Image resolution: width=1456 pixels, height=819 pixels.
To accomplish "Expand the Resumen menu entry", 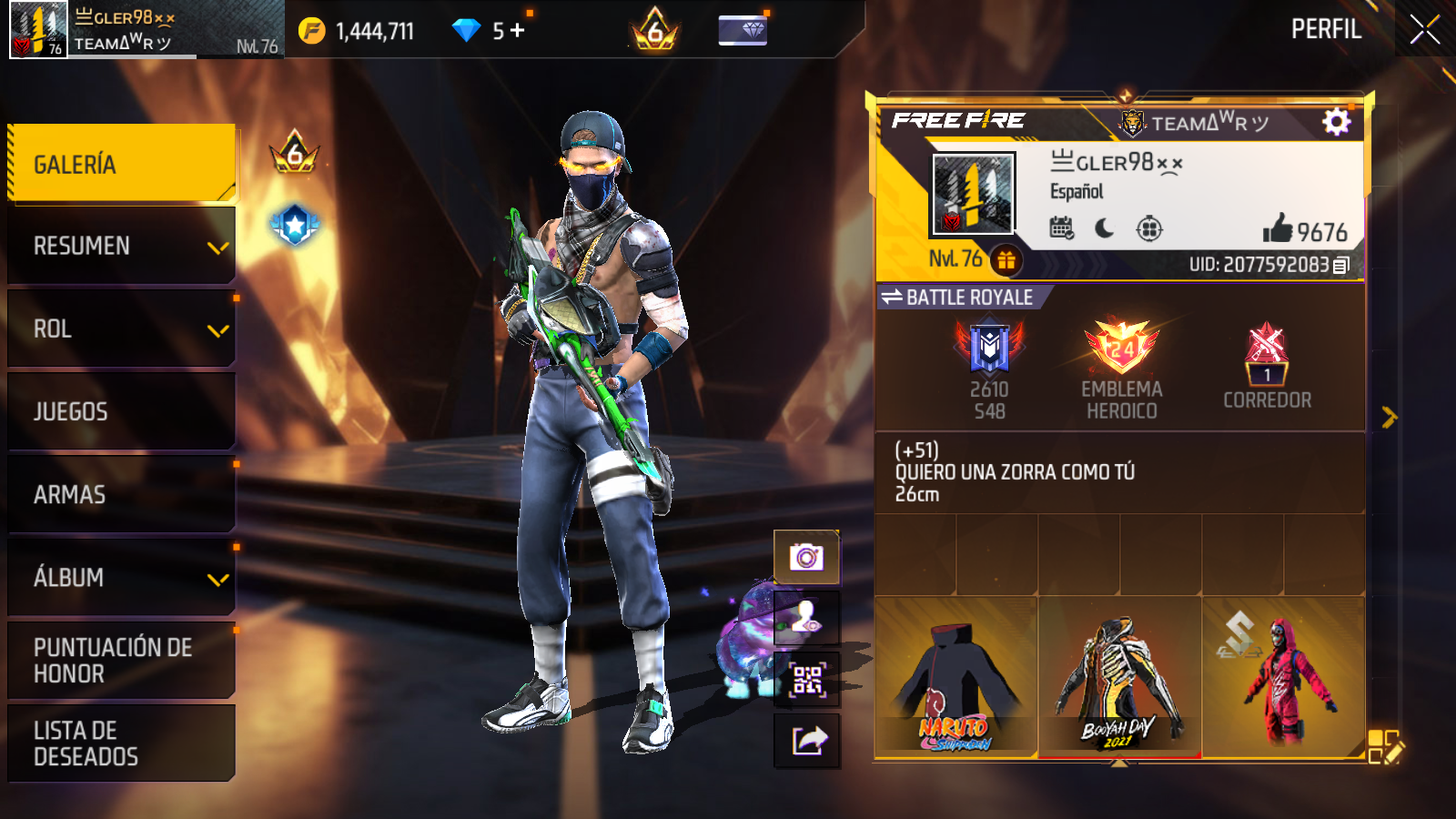I will tap(121, 246).
